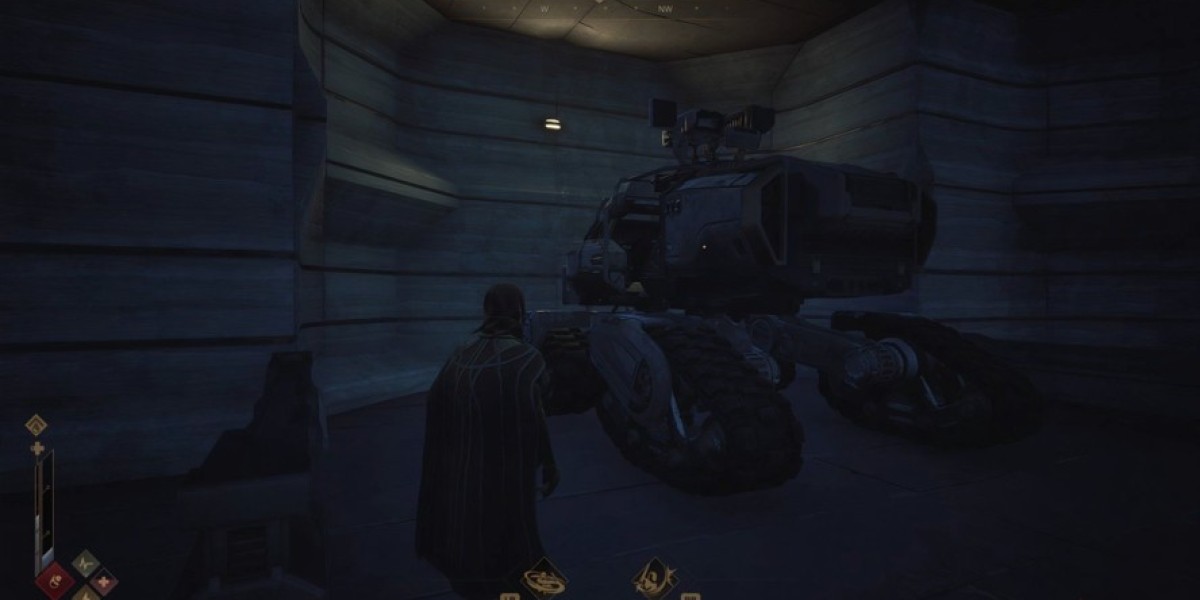Click the compass strip

pos(600,8)
